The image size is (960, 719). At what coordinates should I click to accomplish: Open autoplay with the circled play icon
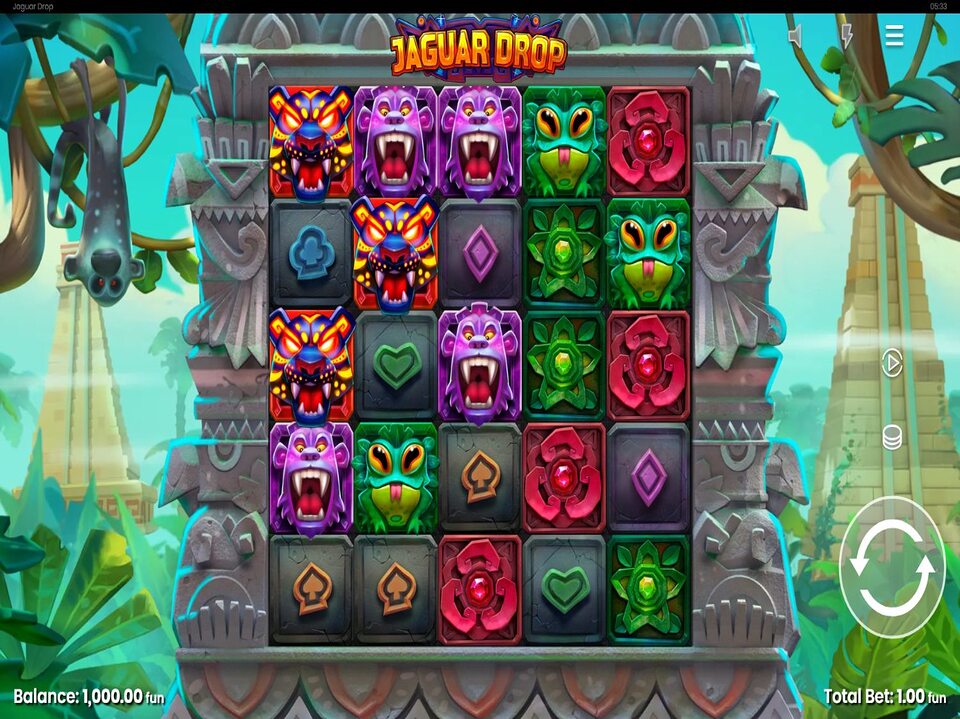(892, 363)
